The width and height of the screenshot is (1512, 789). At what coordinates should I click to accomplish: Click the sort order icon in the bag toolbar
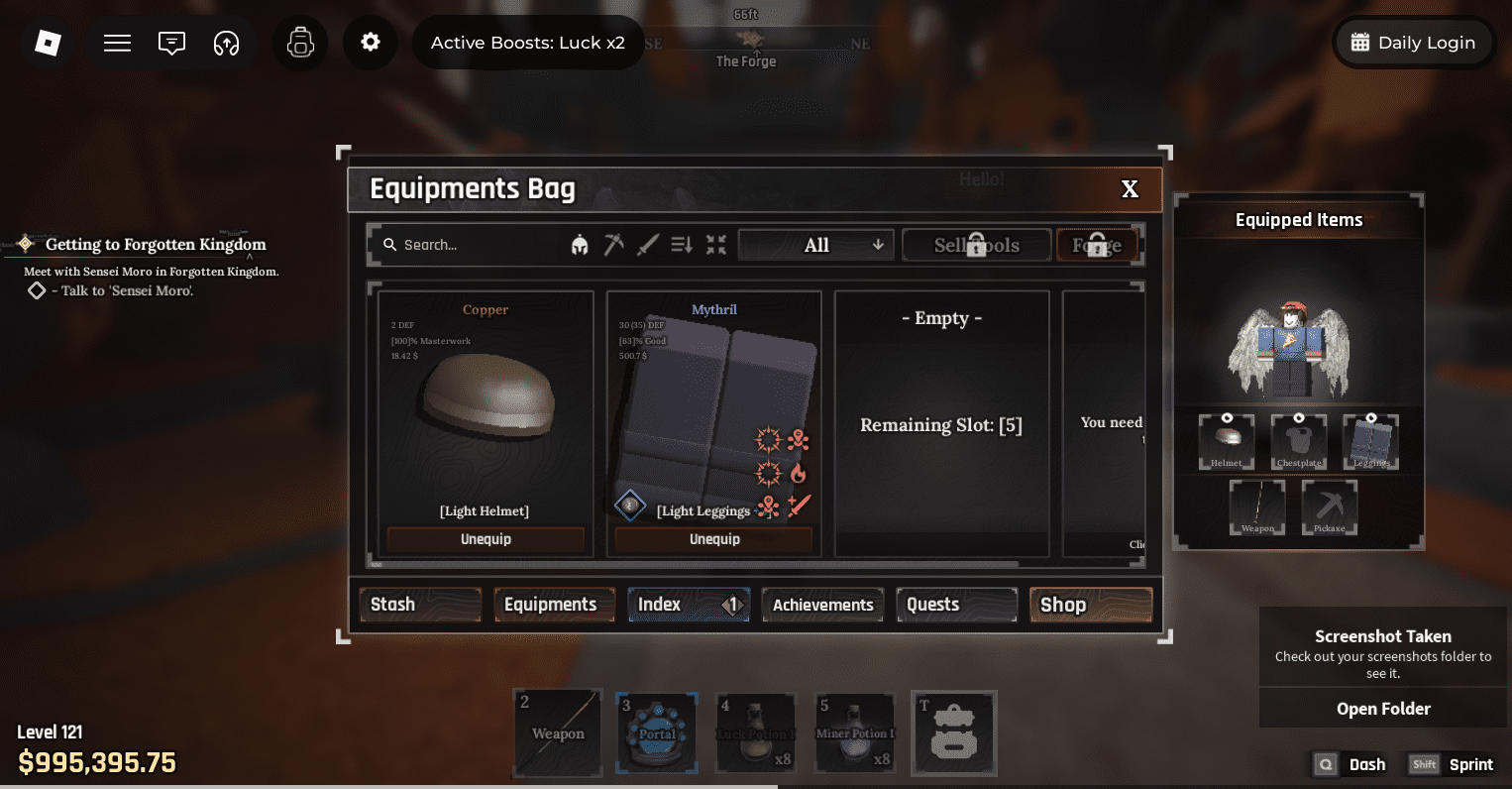(x=681, y=244)
